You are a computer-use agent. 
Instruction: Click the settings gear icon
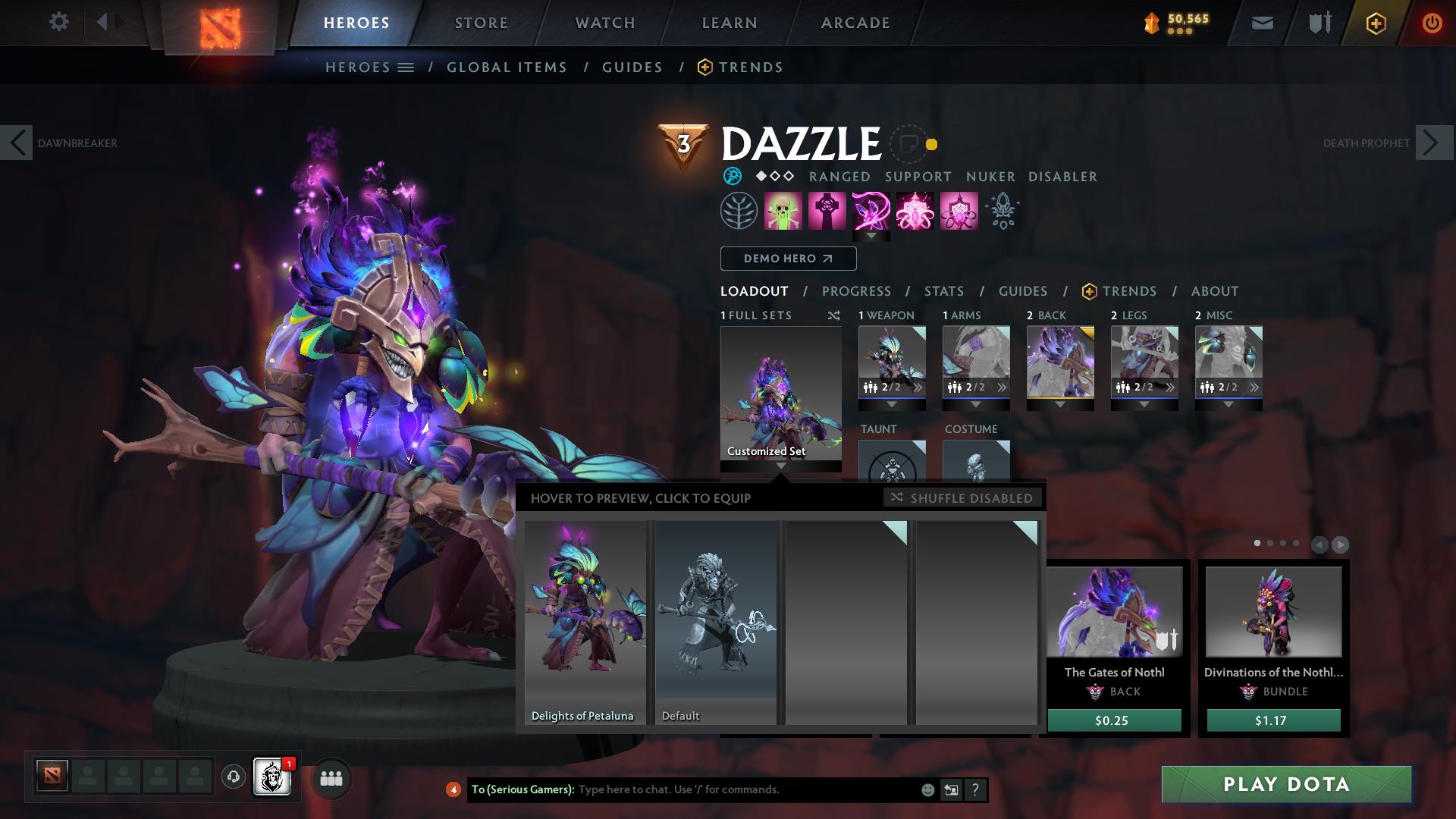(x=59, y=22)
